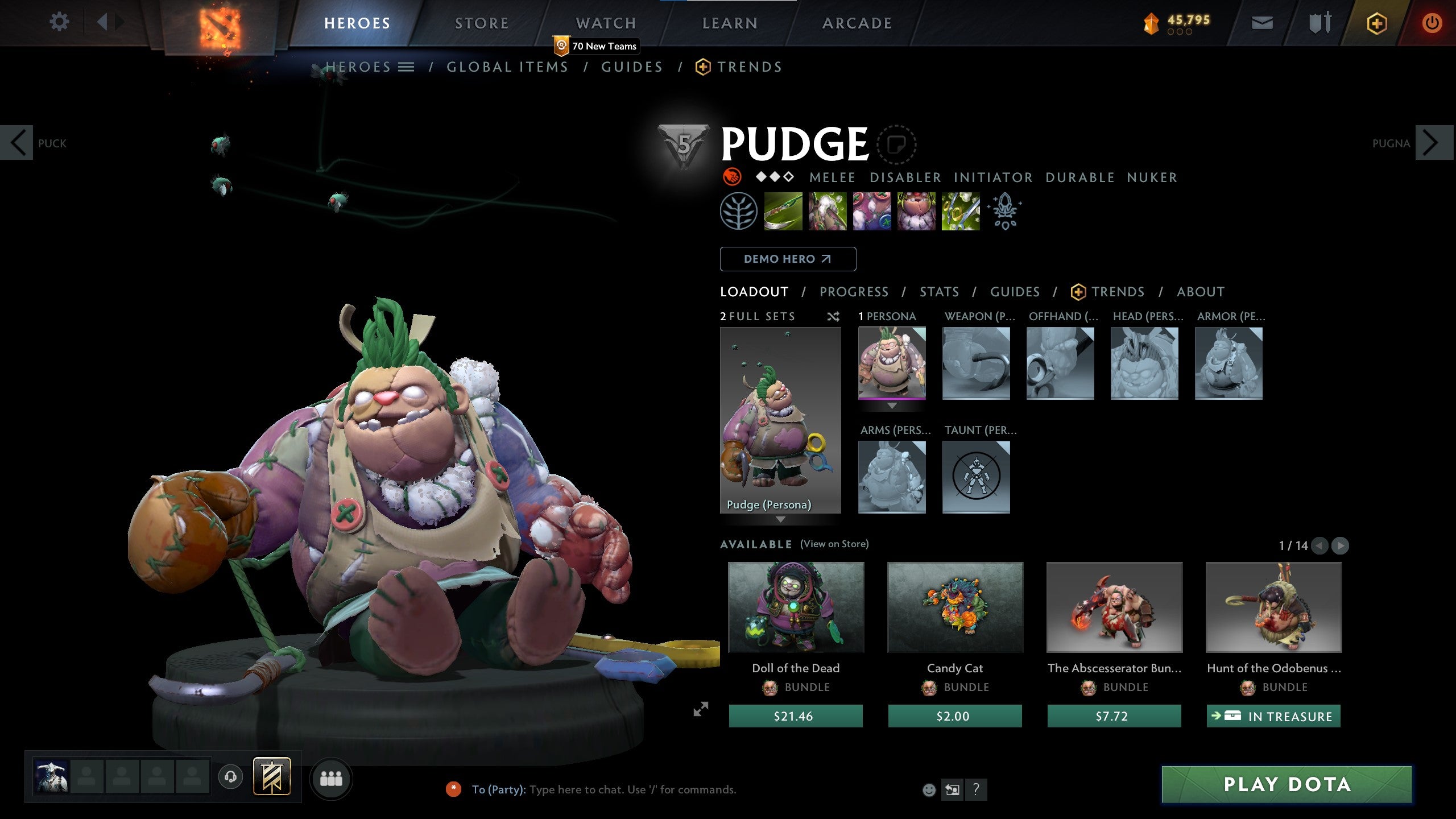The width and height of the screenshot is (1456, 819).
Task: Open the ARCADE menu
Action: point(858,23)
